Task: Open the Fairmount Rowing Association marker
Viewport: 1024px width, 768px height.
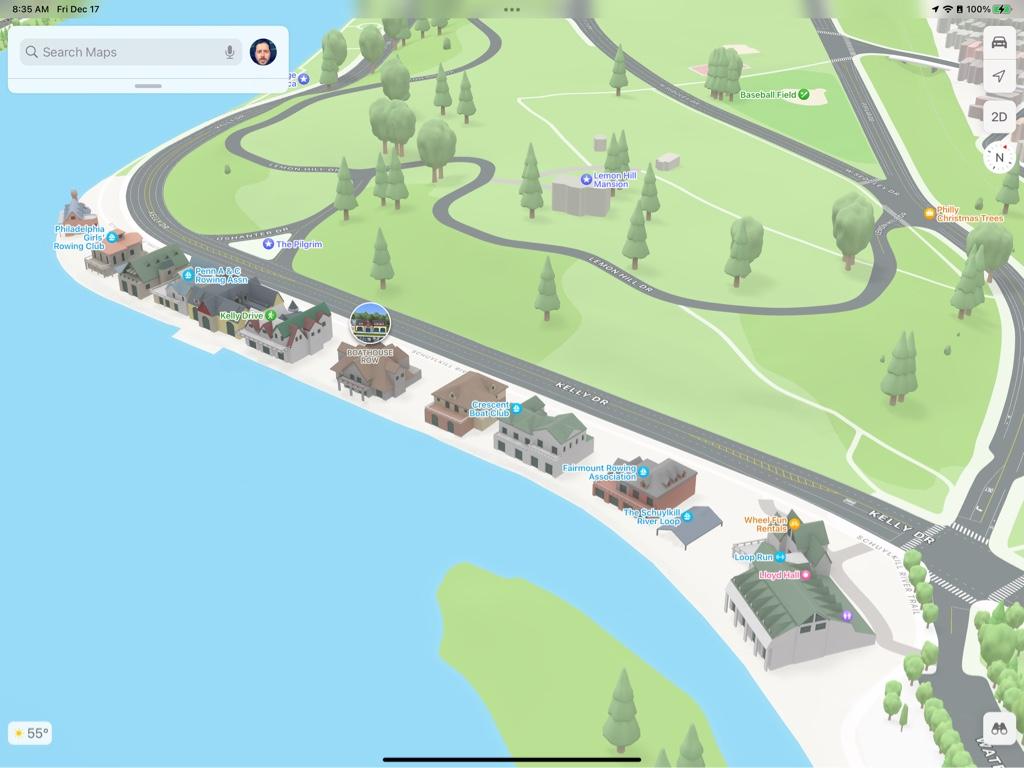Action: point(643,471)
